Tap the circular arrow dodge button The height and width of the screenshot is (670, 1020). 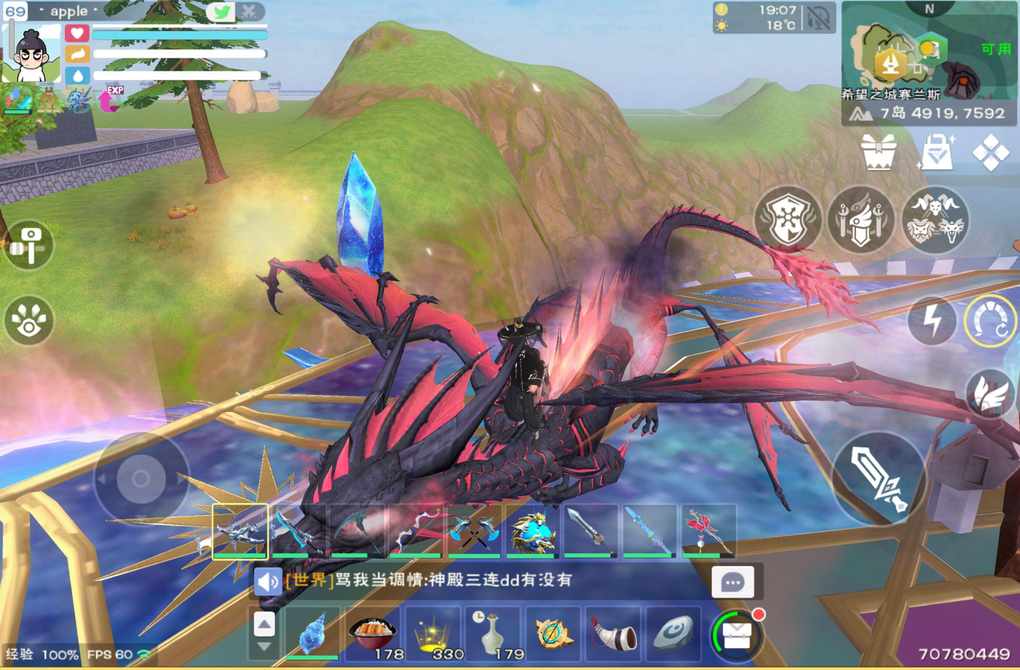click(x=990, y=323)
